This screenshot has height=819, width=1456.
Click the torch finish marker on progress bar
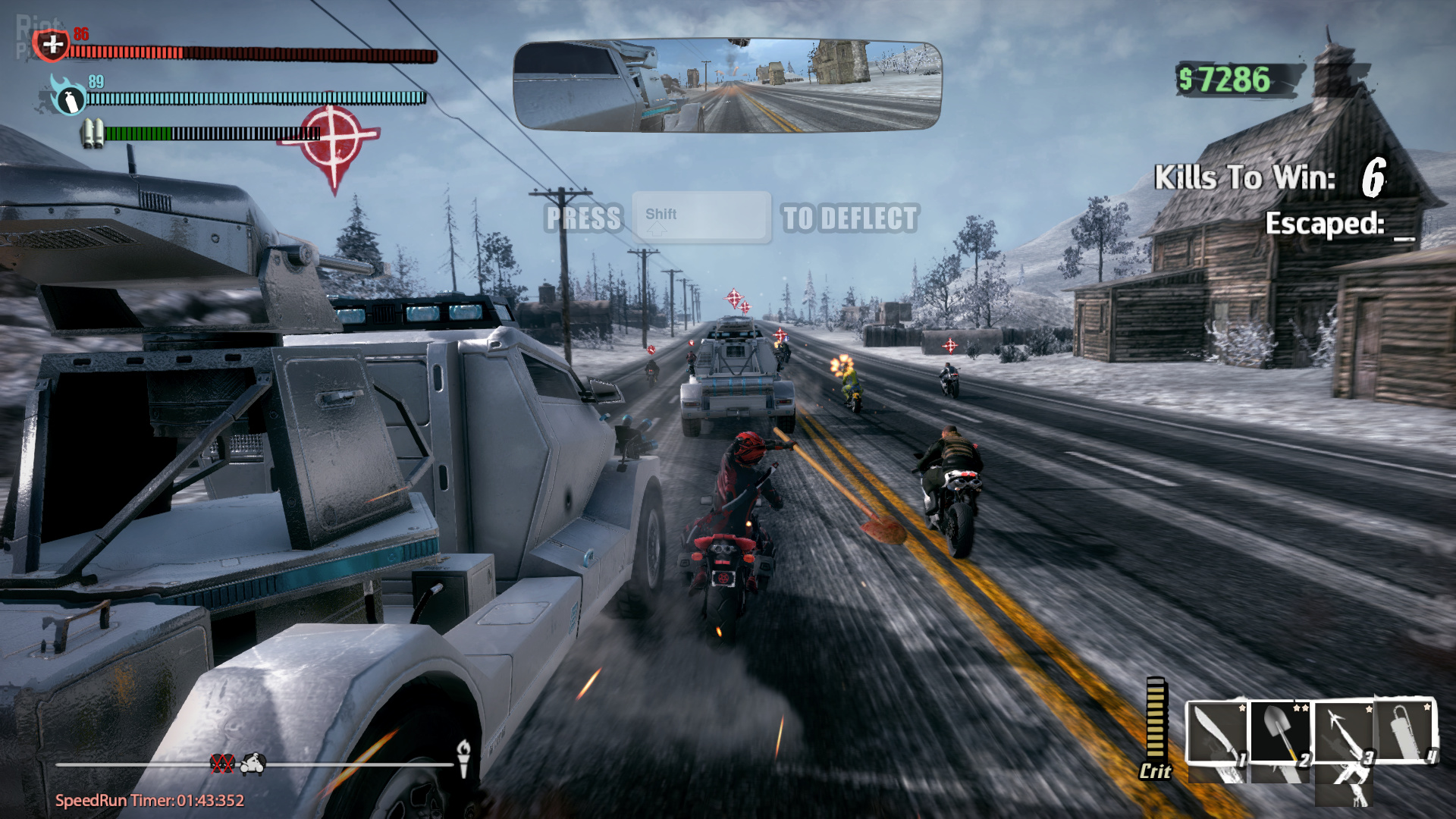pyautogui.click(x=463, y=757)
